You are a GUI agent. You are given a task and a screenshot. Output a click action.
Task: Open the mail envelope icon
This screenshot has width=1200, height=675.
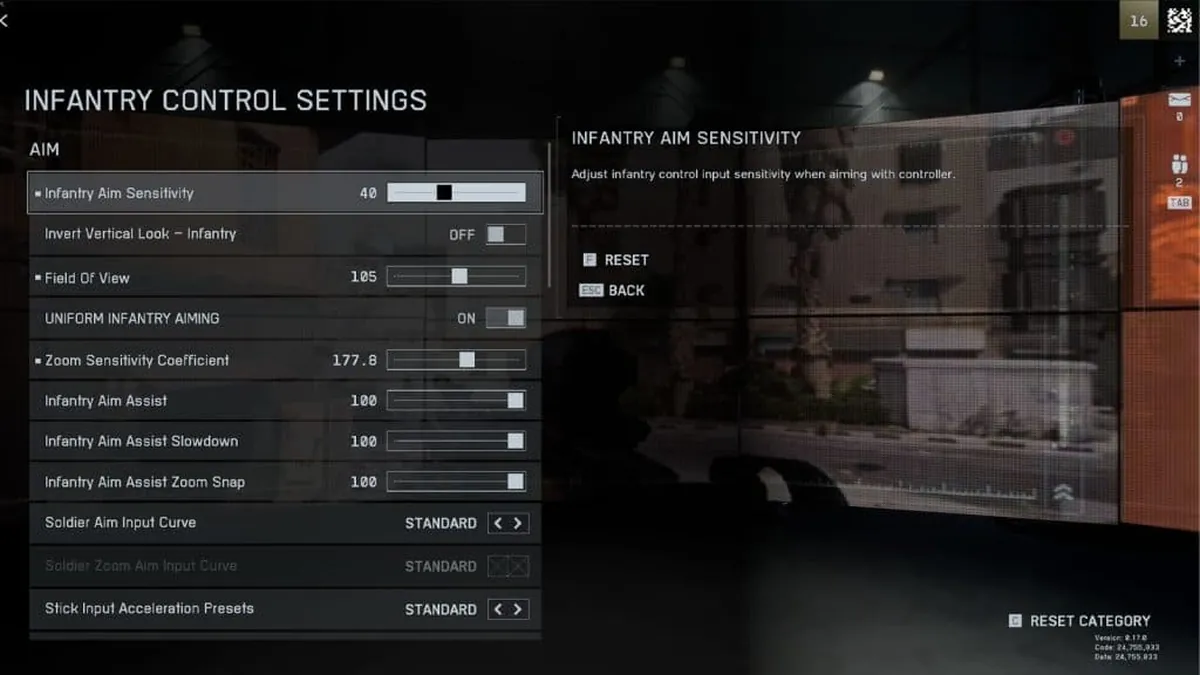[x=1179, y=99]
